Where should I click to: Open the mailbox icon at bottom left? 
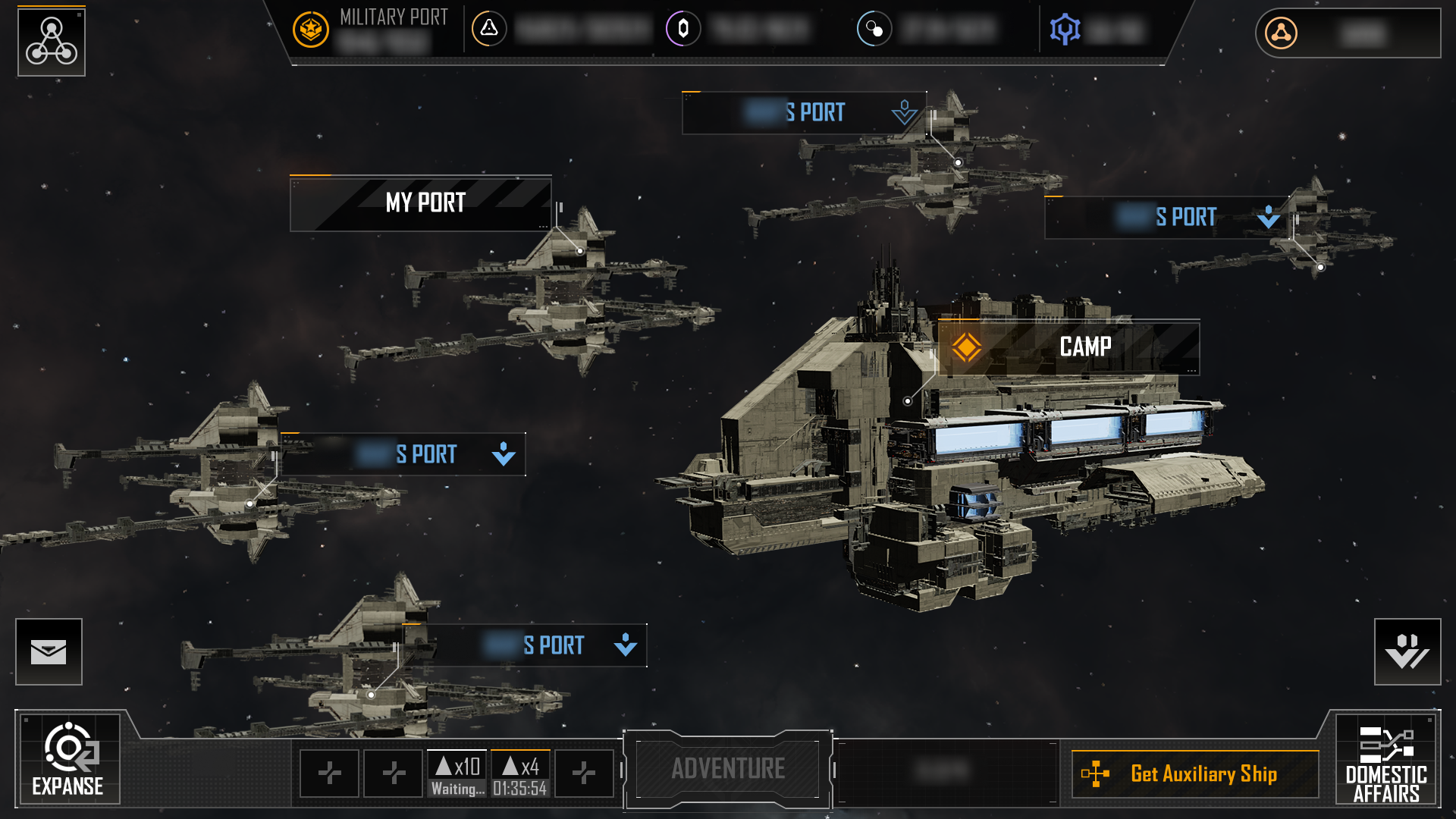(48, 651)
